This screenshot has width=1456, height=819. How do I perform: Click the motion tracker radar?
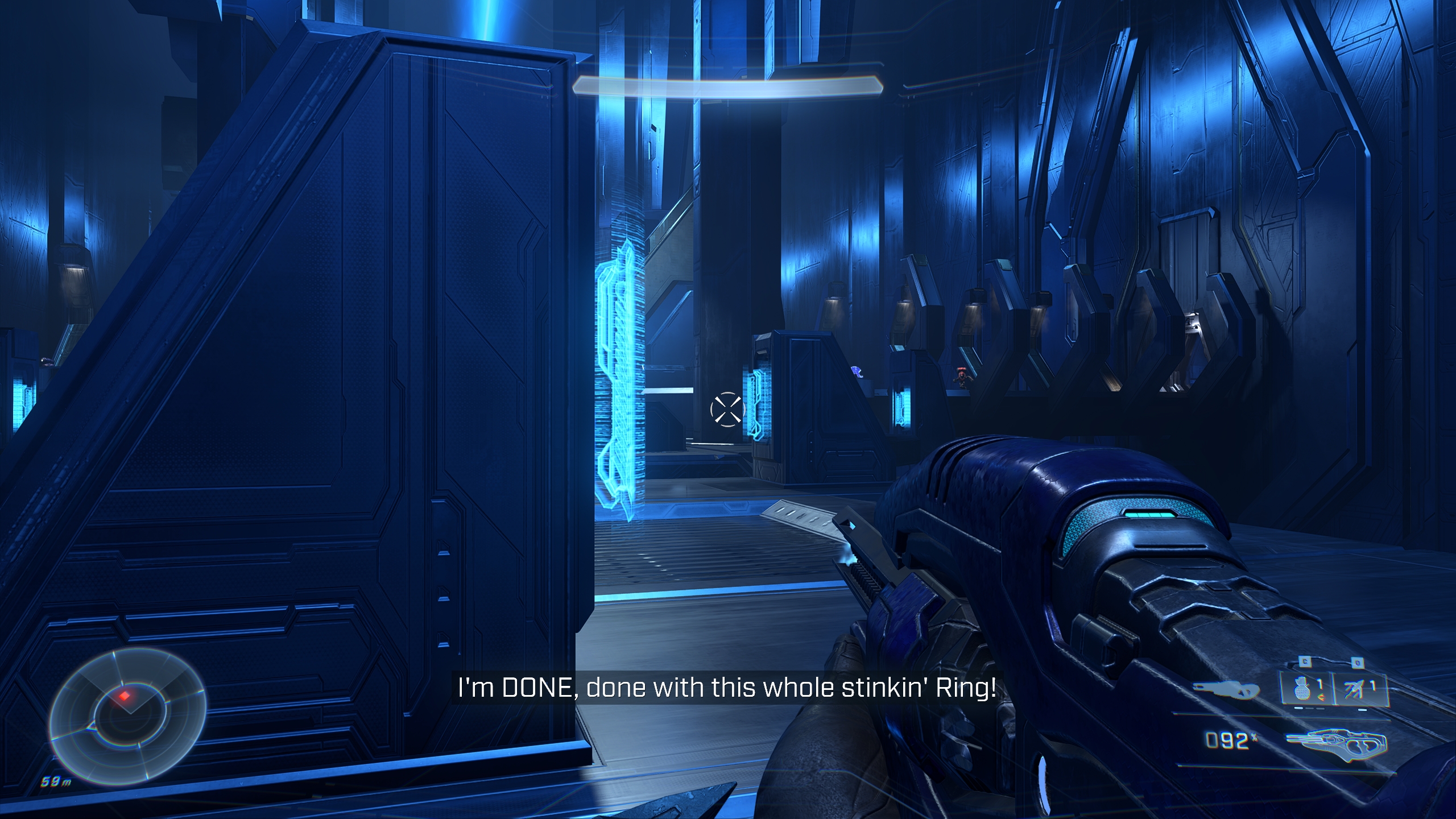point(127,715)
